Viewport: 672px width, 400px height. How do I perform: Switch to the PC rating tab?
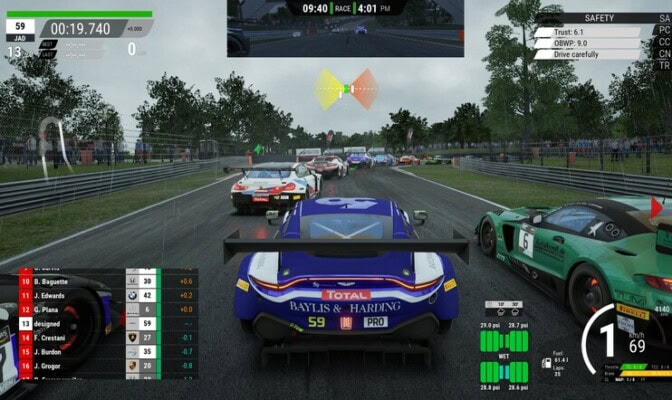point(663,30)
